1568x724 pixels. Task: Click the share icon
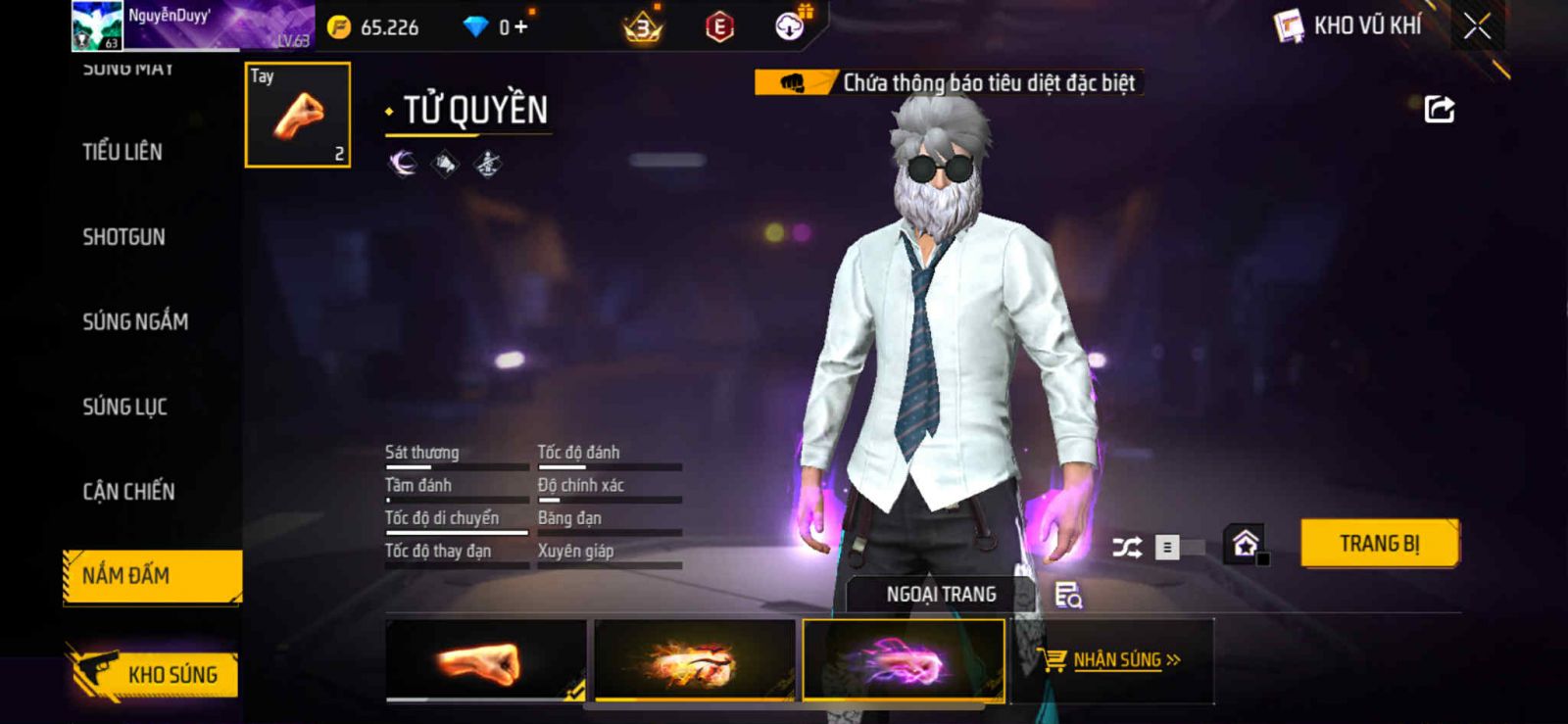tap(1439, 109)
